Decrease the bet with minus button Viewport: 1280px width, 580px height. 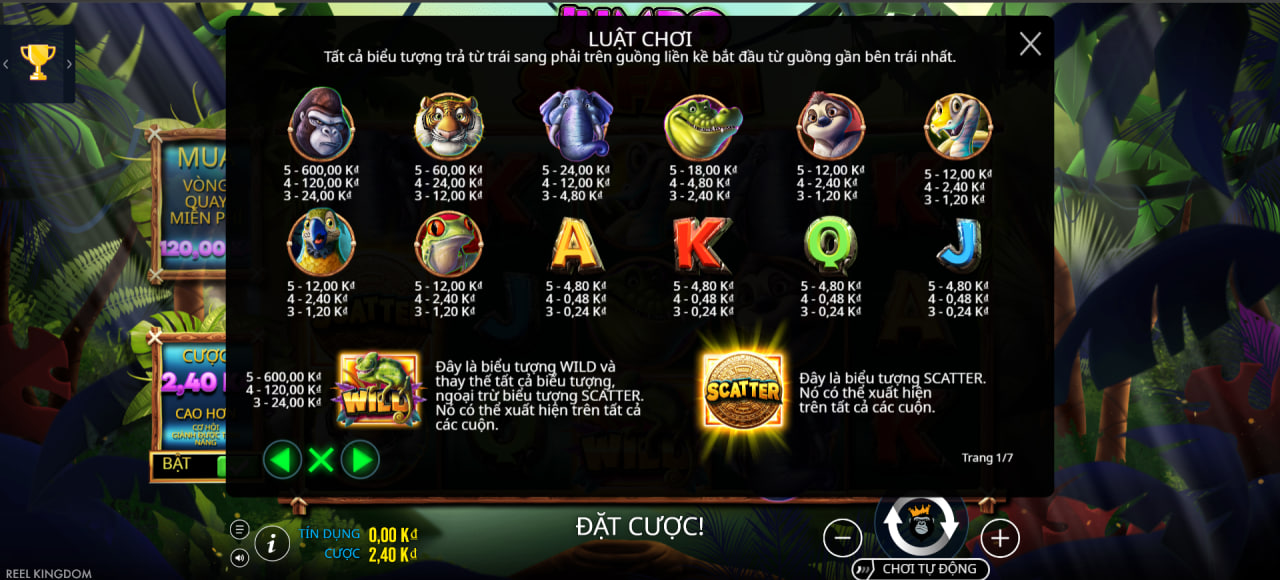coord(842,538)
